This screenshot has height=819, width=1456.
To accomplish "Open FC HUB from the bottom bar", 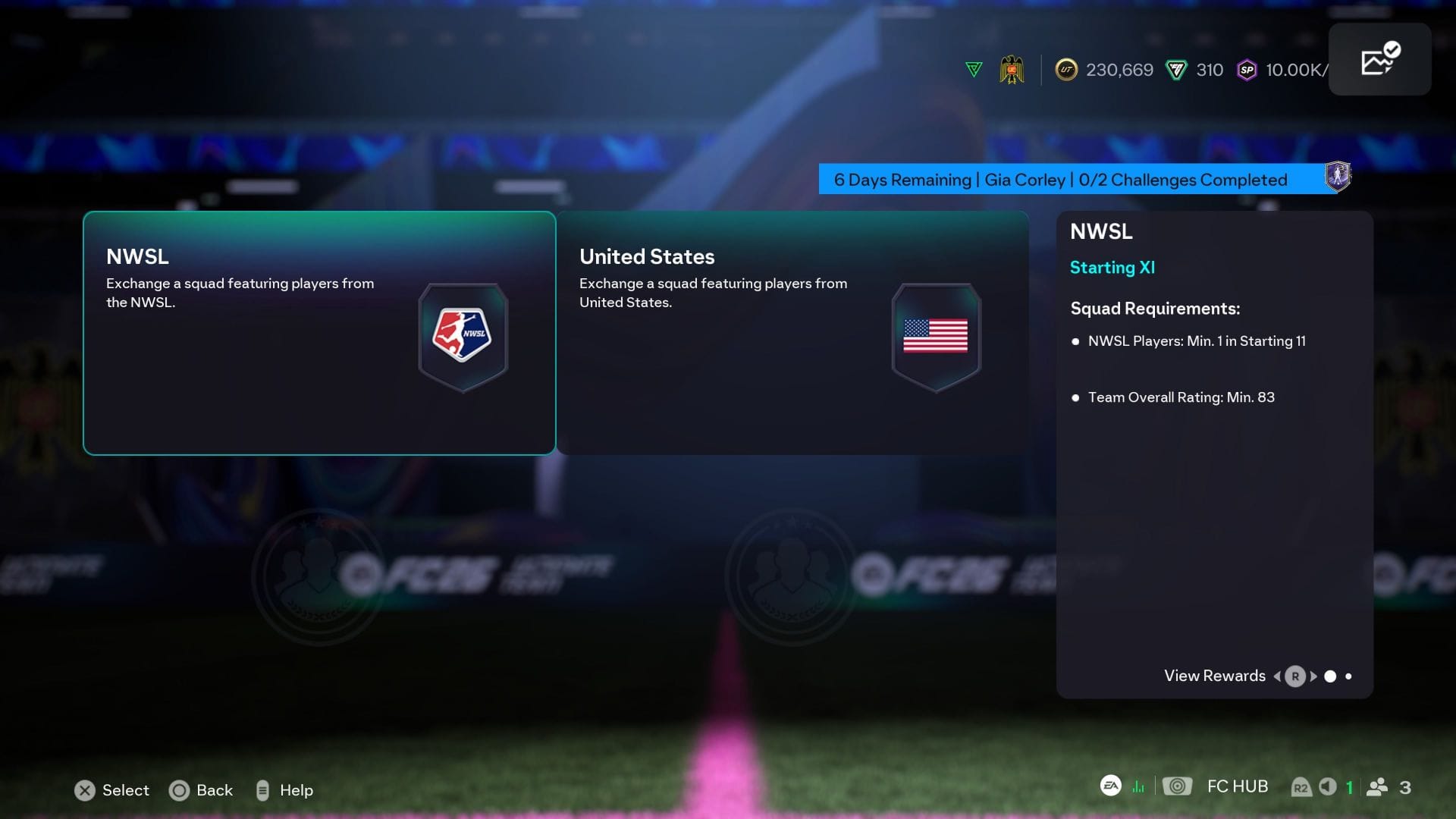I will [x=1238, y=786].
